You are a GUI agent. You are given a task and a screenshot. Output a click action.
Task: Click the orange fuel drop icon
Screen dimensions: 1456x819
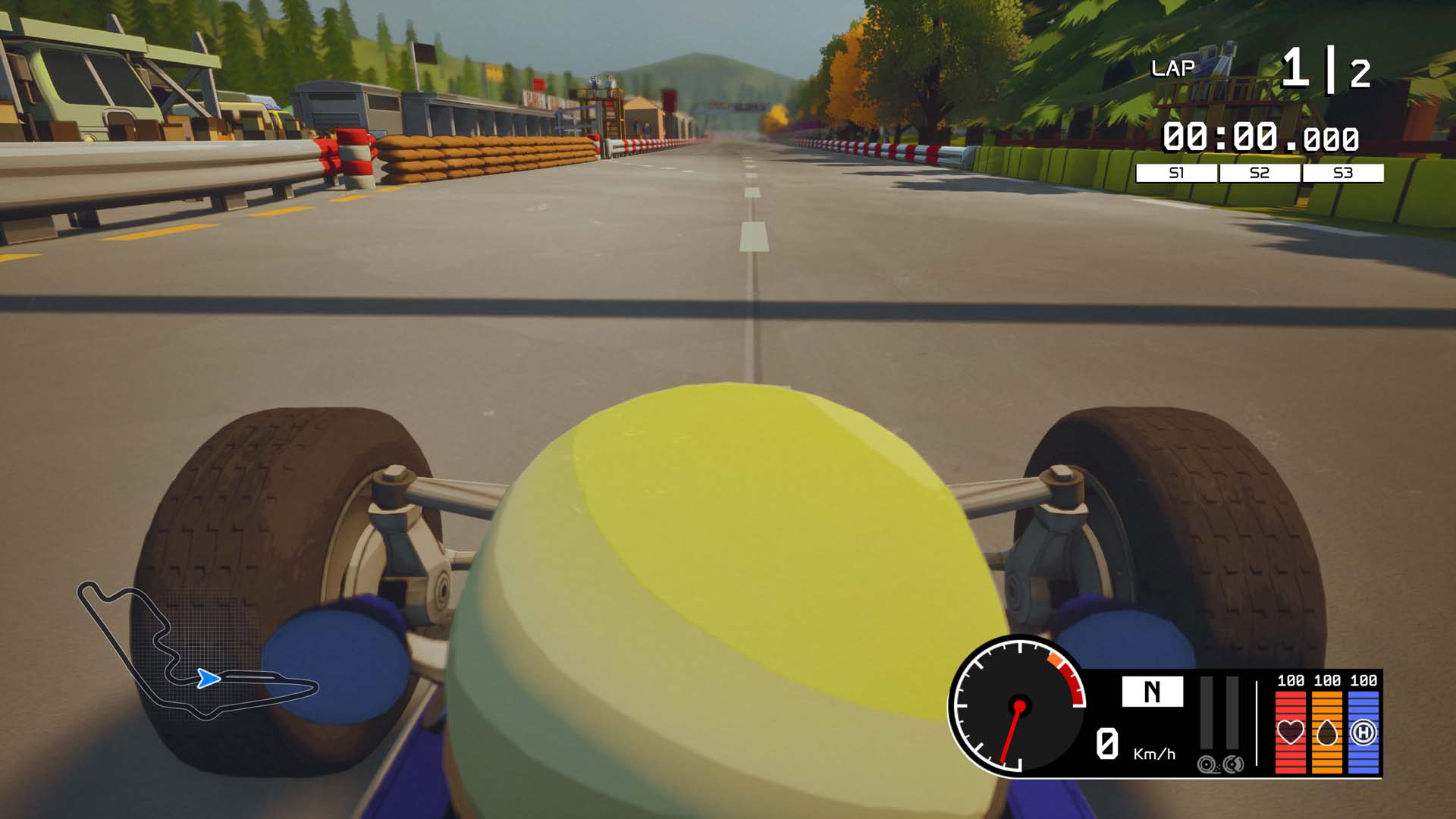click(x=1327, y=732)
